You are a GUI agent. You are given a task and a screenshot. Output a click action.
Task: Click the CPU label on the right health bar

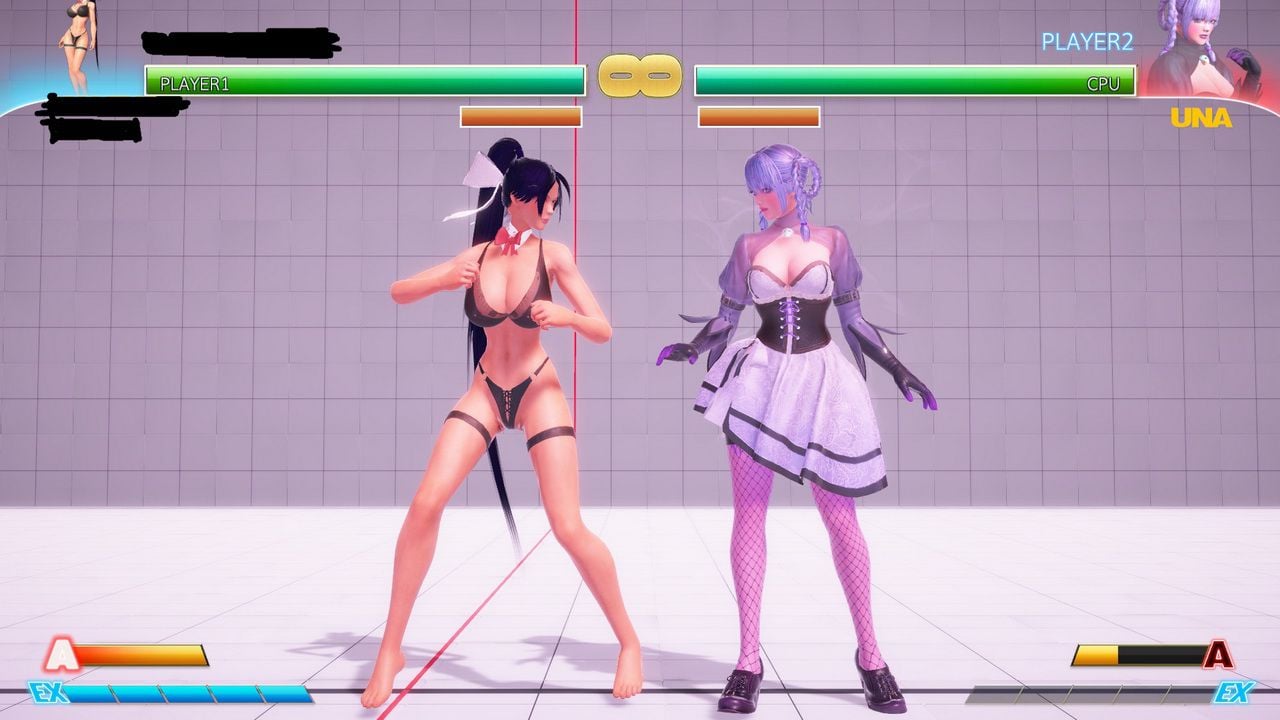pyautogui.click(x=1105, y=85)
